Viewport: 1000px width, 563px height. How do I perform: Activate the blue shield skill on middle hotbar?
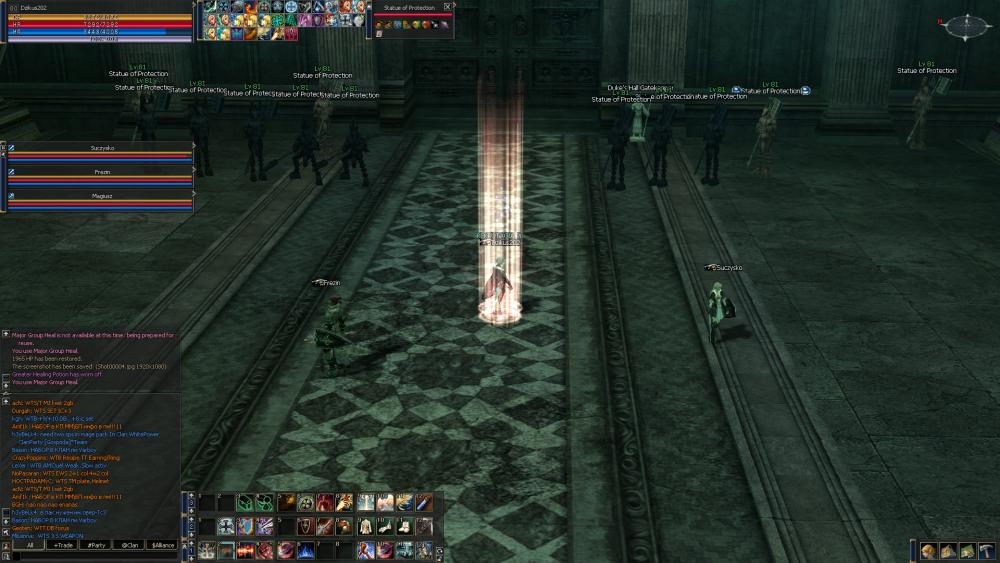246,526
